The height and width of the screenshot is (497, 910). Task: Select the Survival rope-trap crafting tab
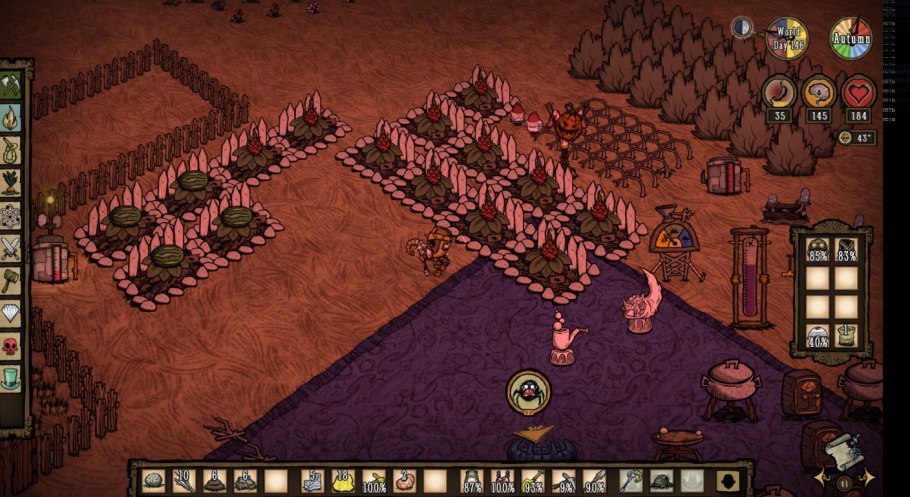tap(11, 149)
